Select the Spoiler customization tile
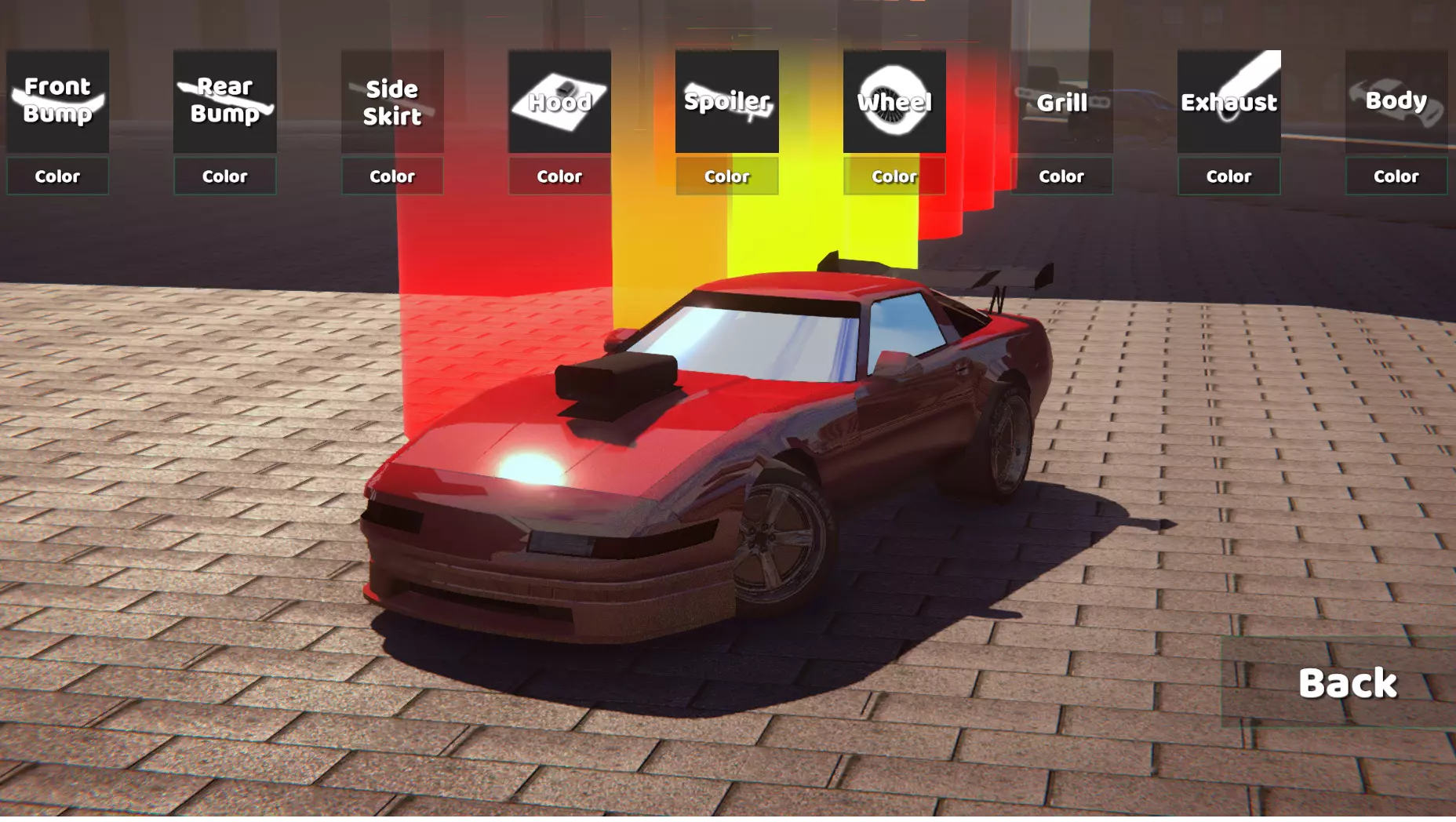 [x=726, y=101]
